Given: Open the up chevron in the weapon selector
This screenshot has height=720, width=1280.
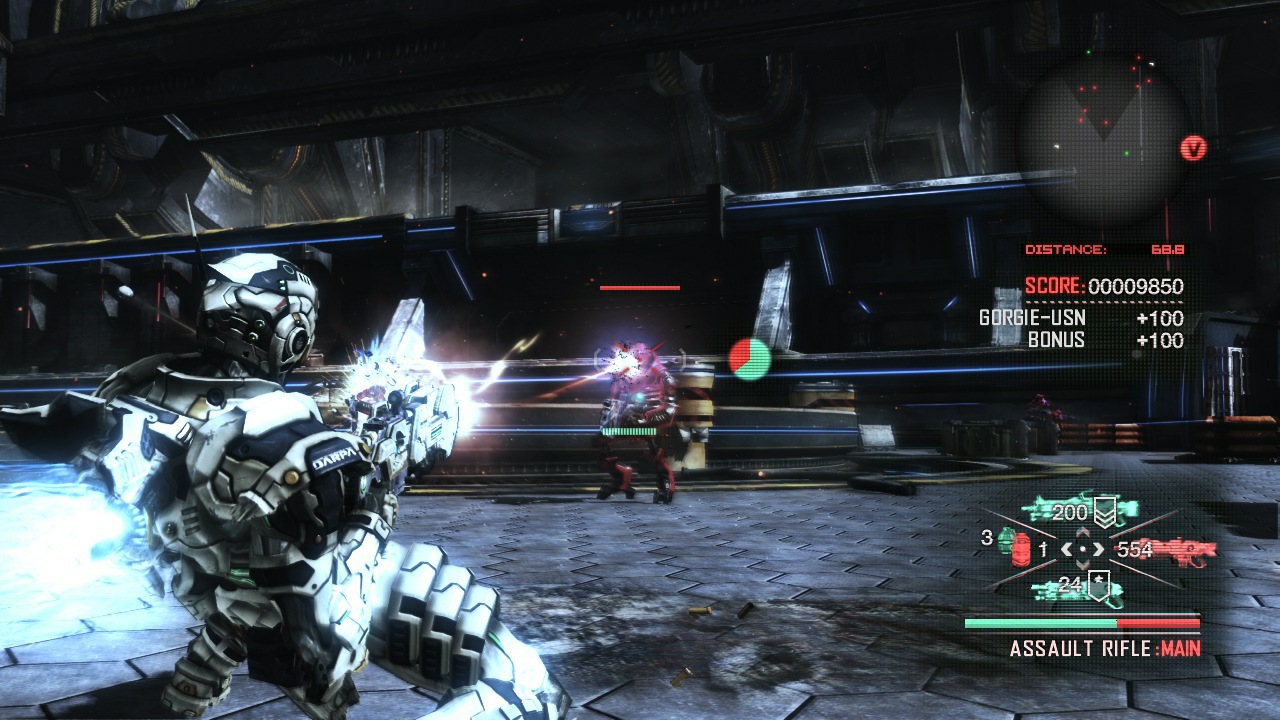Looking at the screenshot, I should click(x=1082, y=531).
